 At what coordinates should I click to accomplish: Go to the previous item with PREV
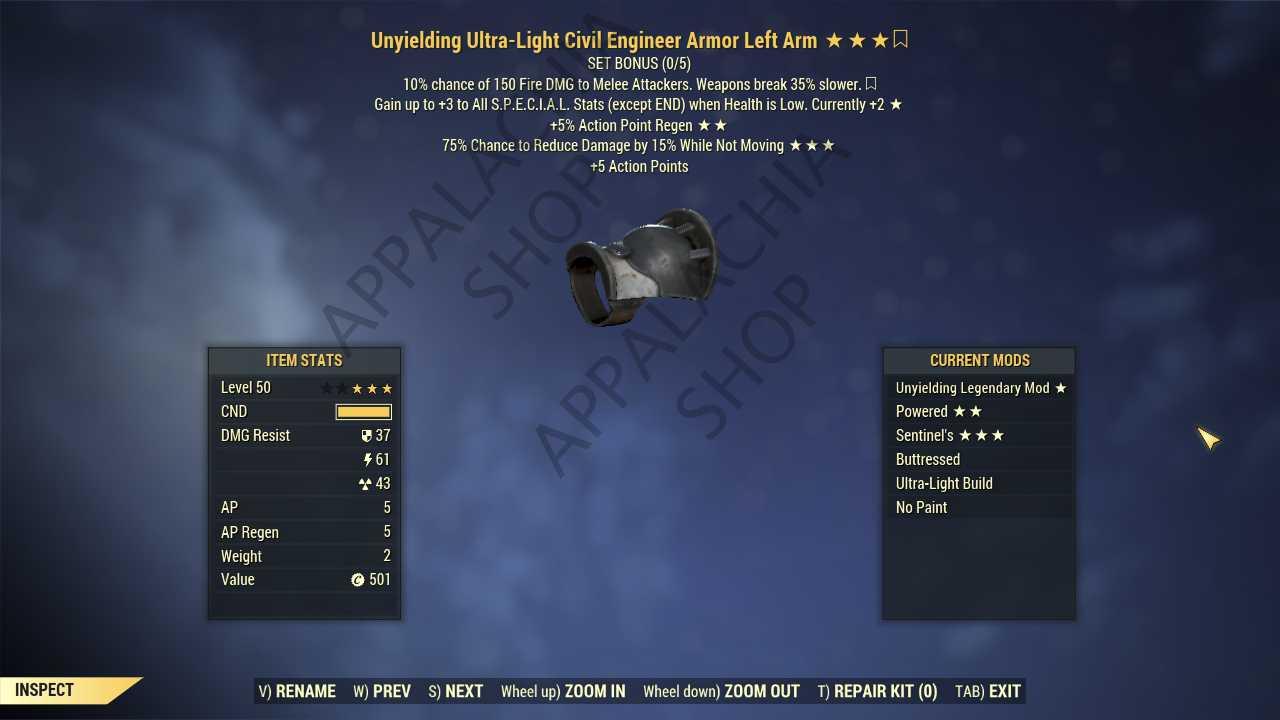[382, 691]
